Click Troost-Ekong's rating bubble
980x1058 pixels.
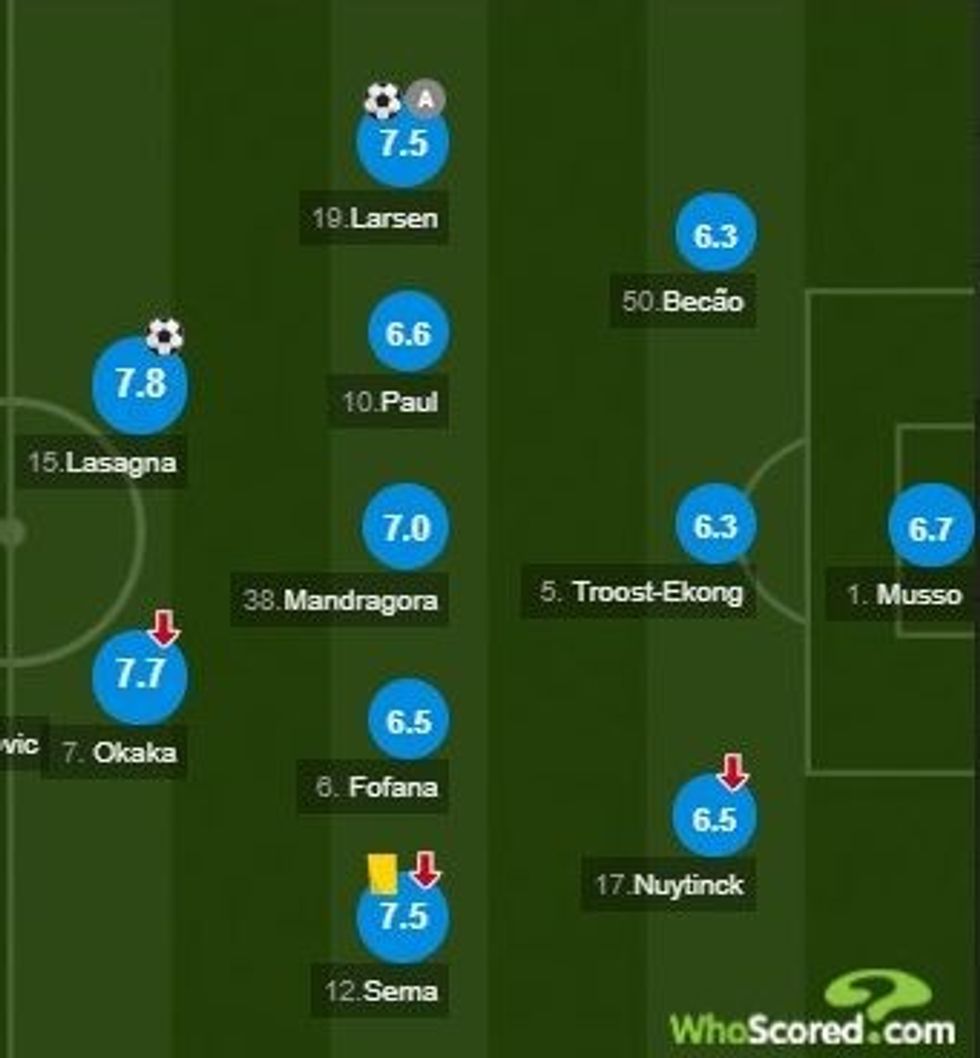tap(715, 526)
